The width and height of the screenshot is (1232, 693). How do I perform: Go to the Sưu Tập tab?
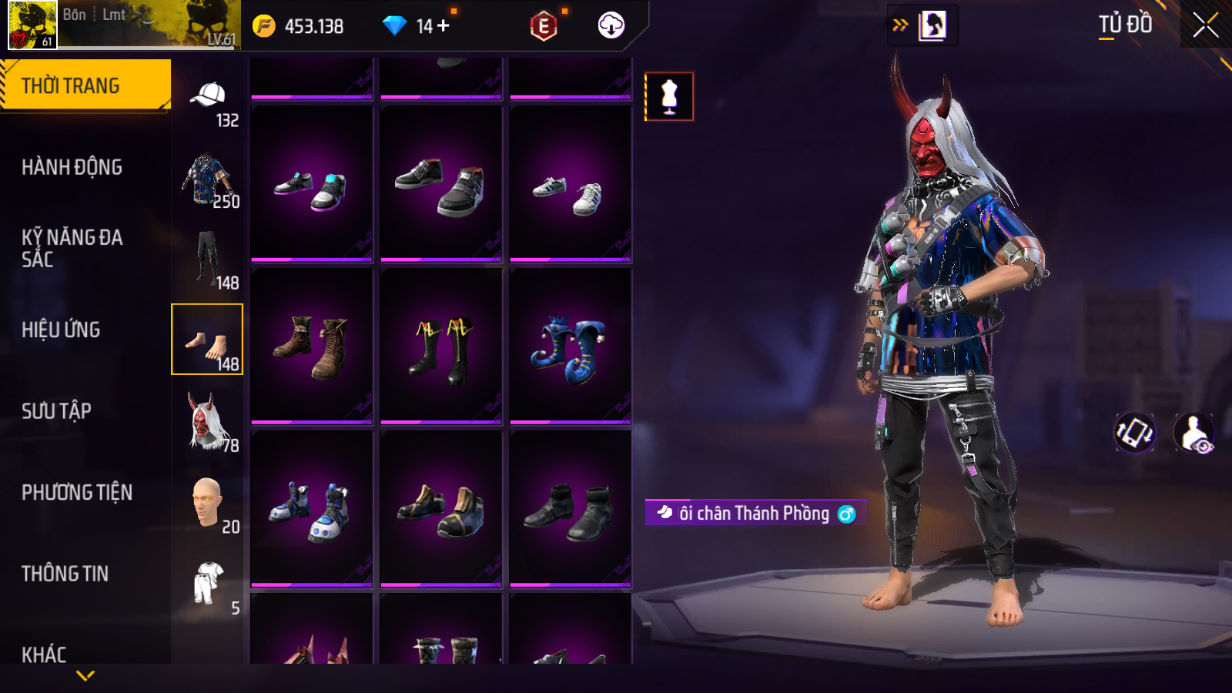pyautogui.click(x=56, y=411)
